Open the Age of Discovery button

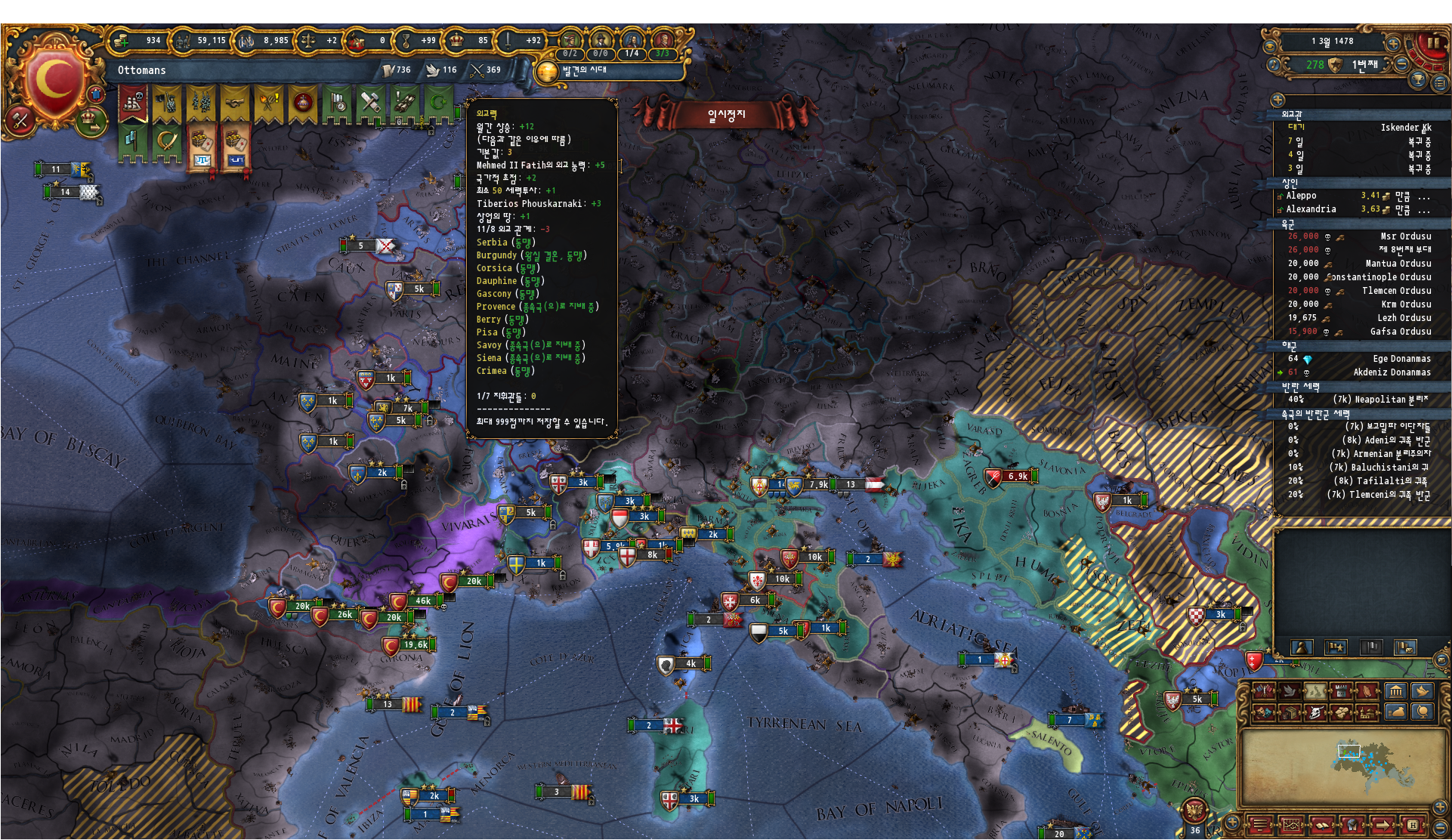(546, 72)
